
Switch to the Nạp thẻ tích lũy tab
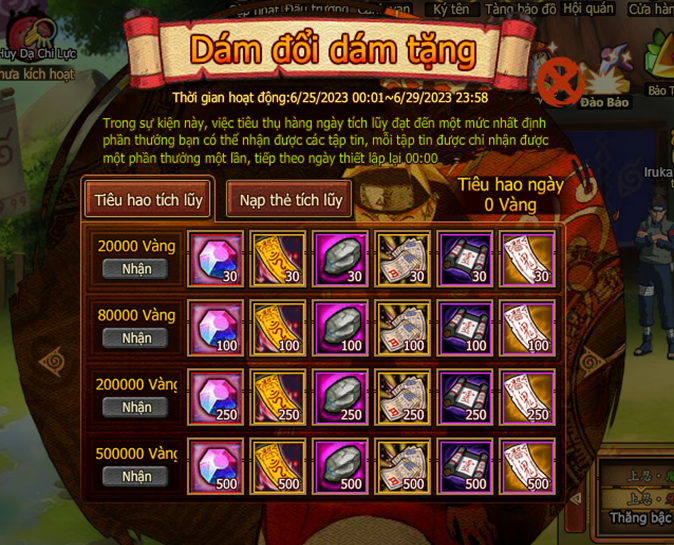(x=291, y=199)
